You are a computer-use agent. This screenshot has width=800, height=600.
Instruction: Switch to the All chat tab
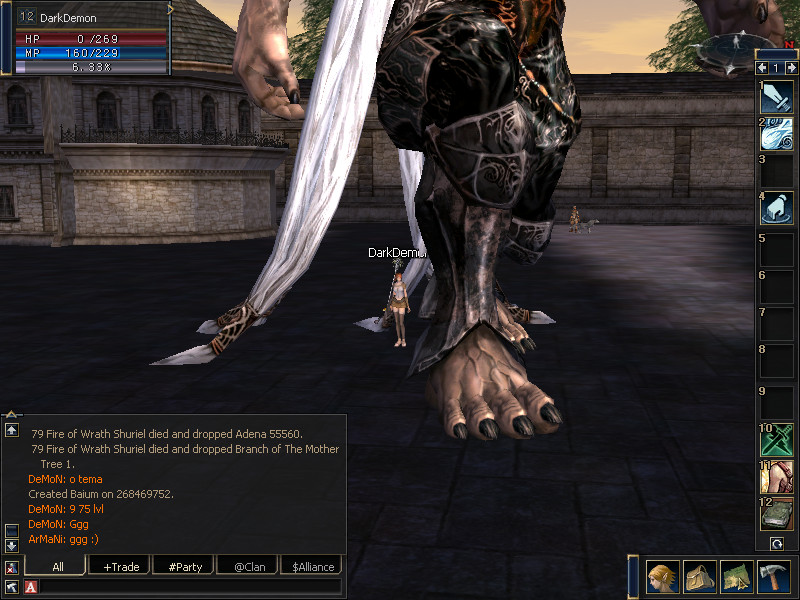pos(57,566)
